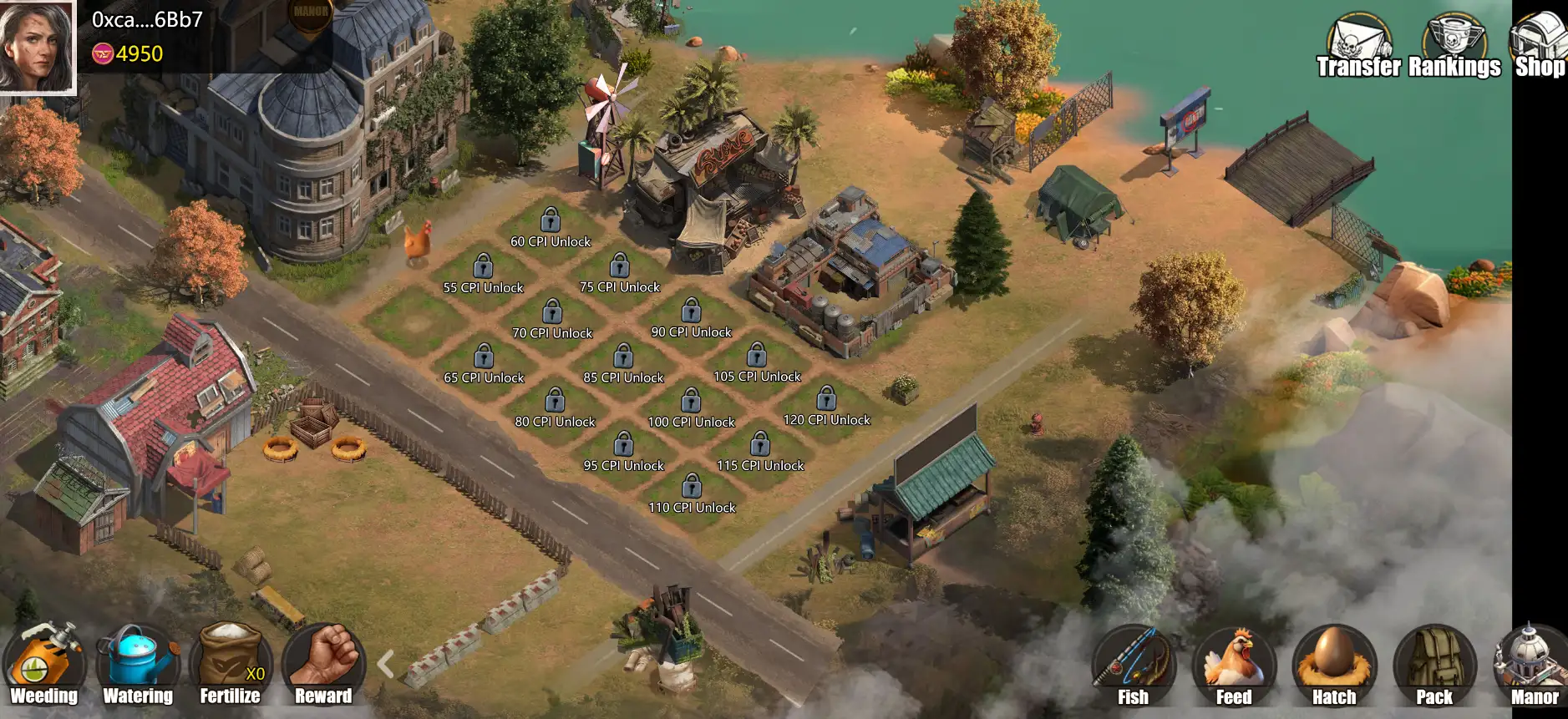This screenshot has width=1568, height=719.
Task: Open the Fish activity
Action: pos(1133,667)
